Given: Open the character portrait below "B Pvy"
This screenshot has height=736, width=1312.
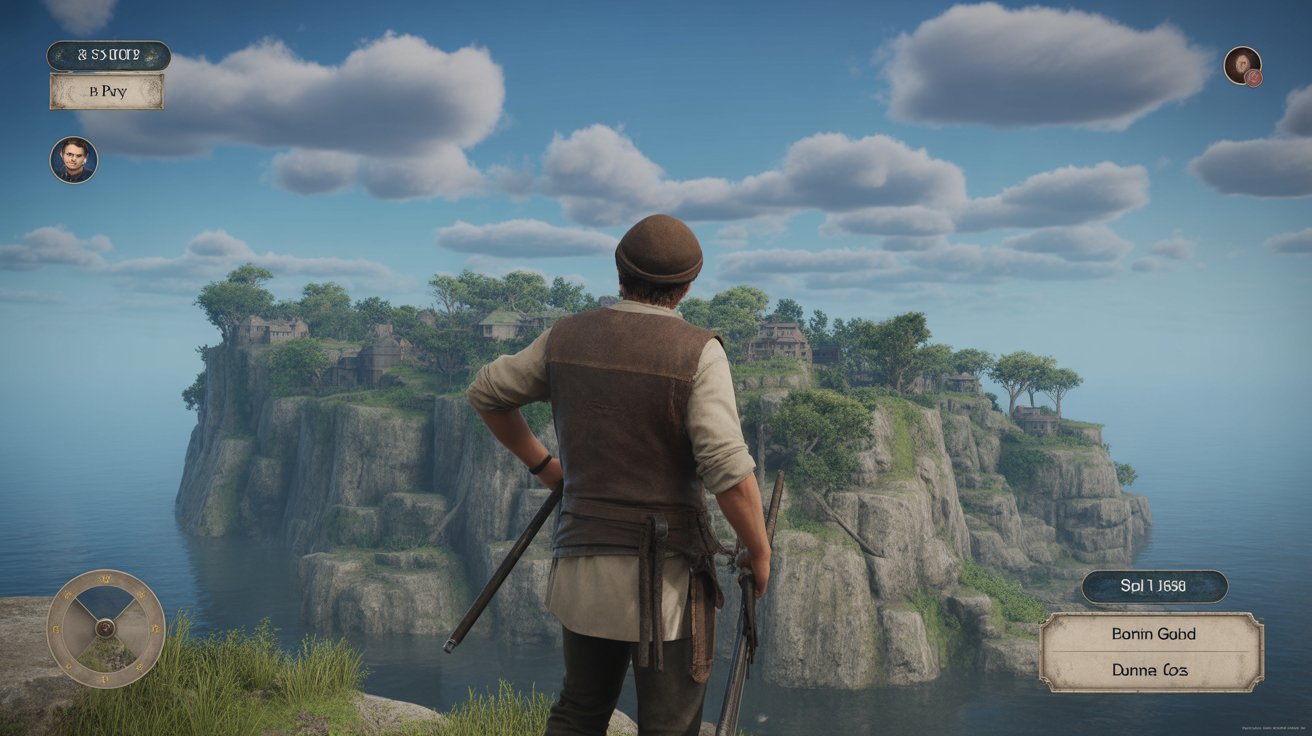Looking at the screenshot, I should tap(74, 160).
